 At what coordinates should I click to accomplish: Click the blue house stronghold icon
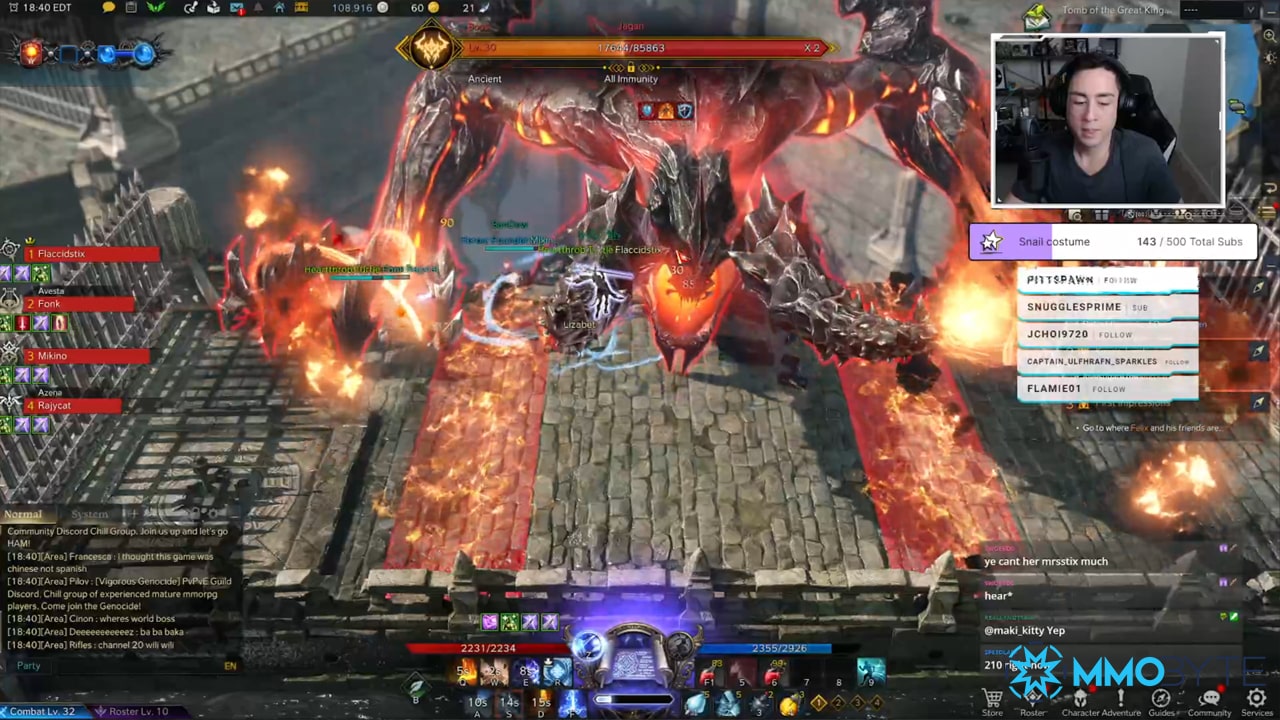(280, 8)
